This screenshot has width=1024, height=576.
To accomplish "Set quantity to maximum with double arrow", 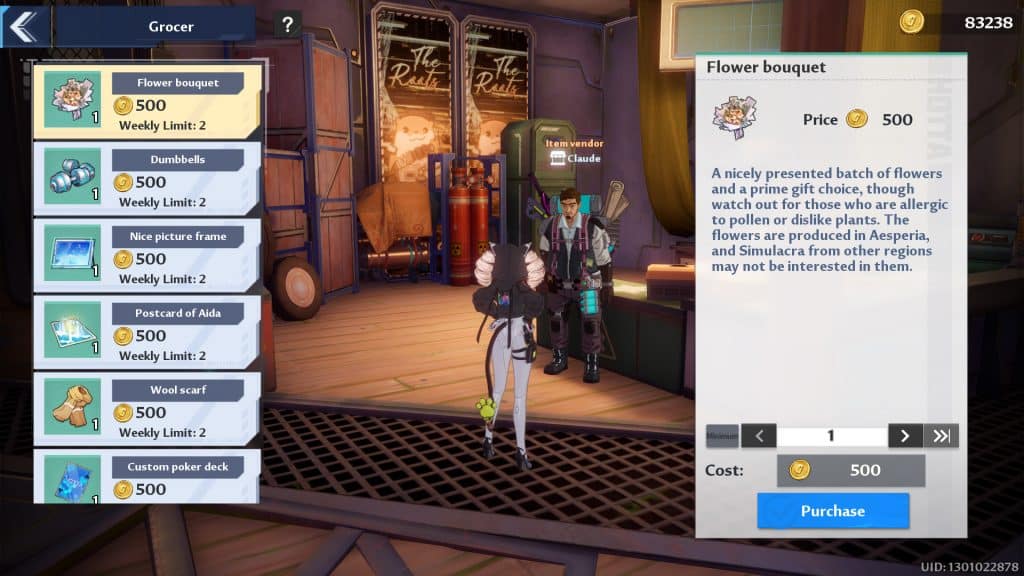I will coord(942,436).
